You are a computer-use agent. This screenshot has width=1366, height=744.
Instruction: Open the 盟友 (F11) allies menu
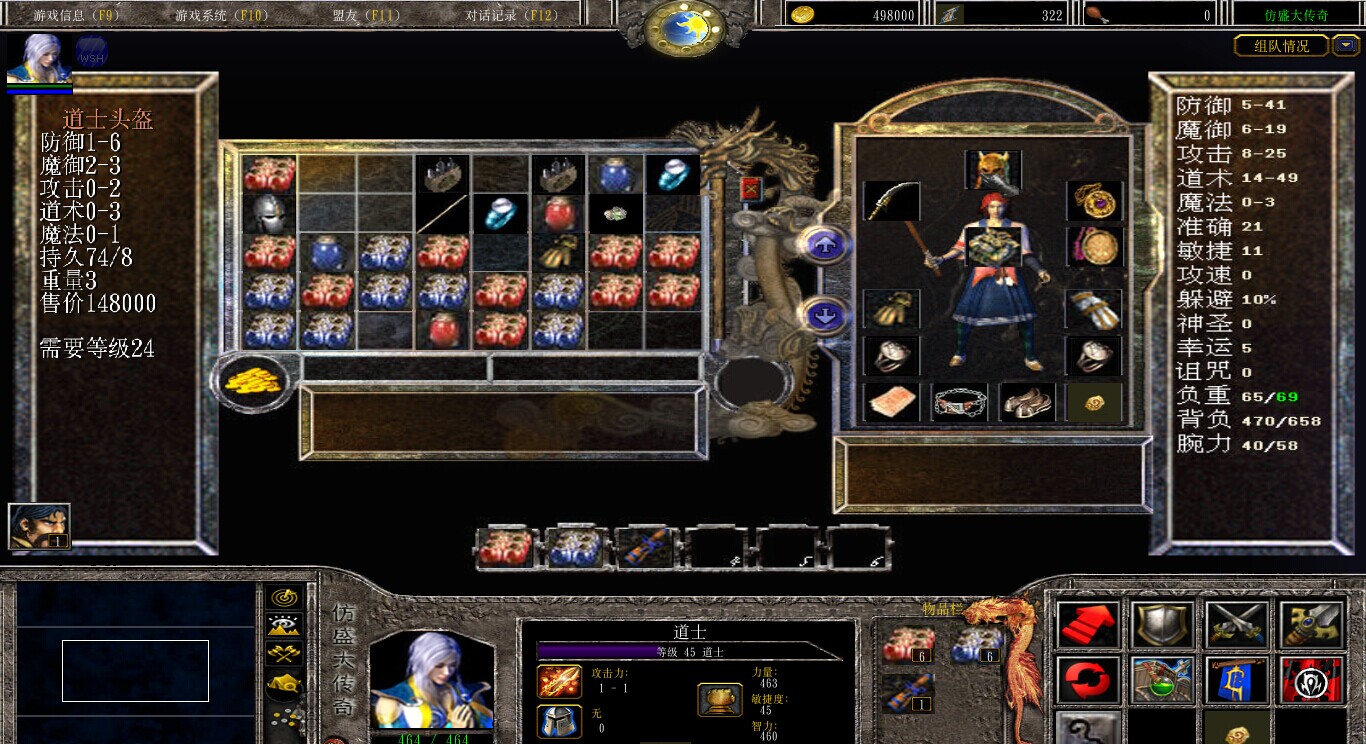[366, 15]
